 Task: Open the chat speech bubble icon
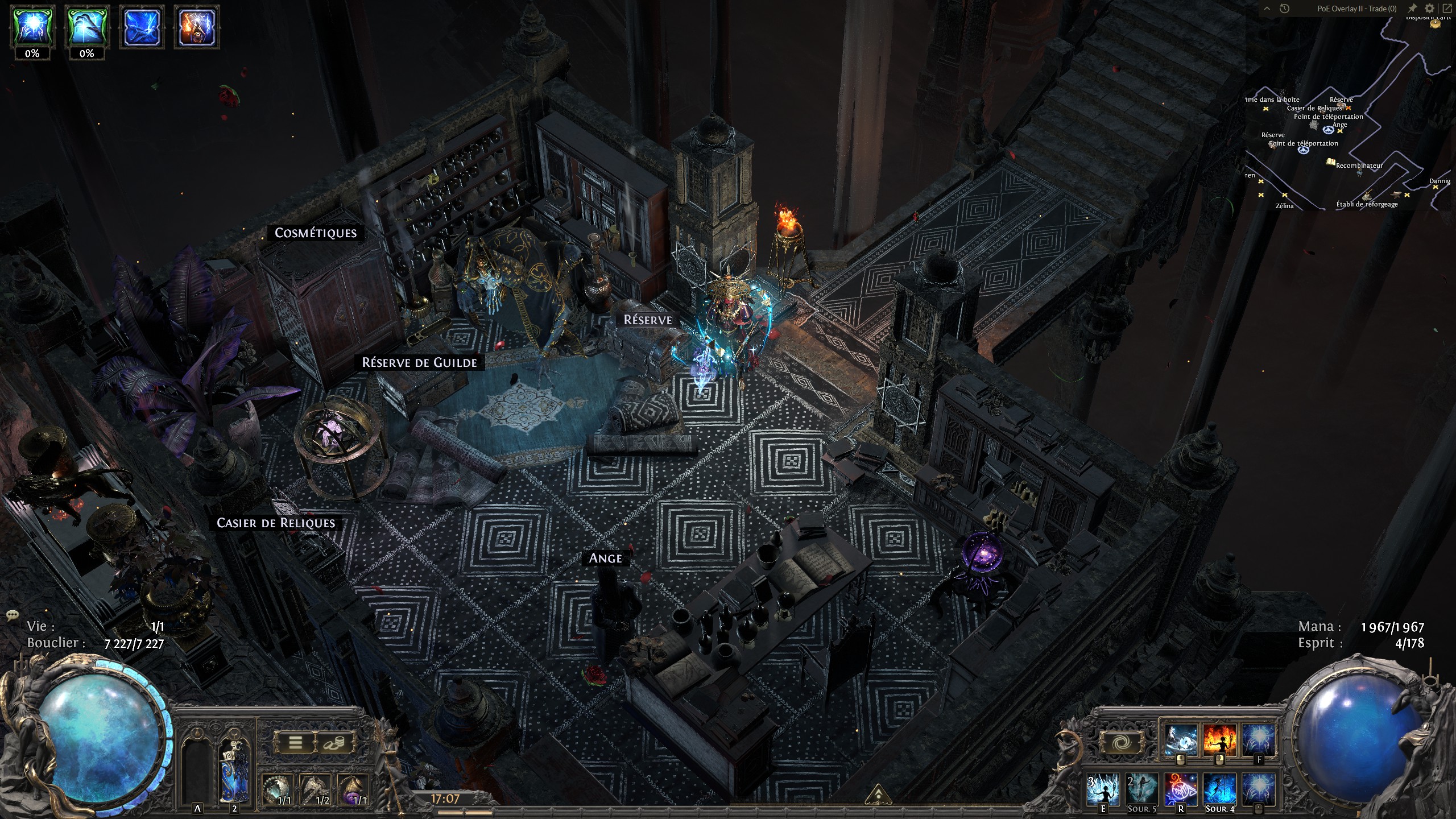click(x=13, y=615)
